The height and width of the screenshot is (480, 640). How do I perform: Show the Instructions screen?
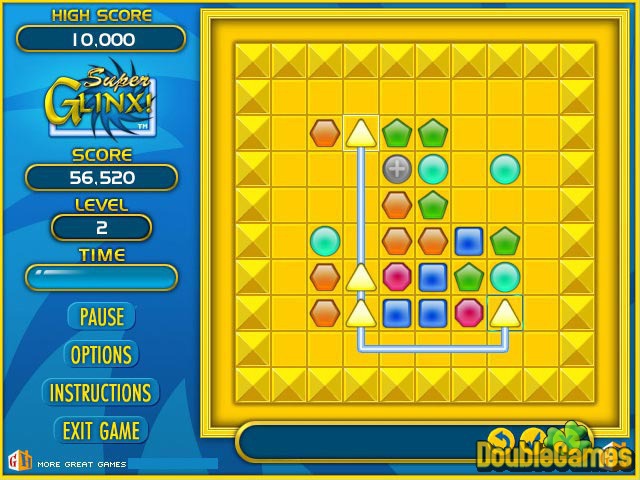101,392
